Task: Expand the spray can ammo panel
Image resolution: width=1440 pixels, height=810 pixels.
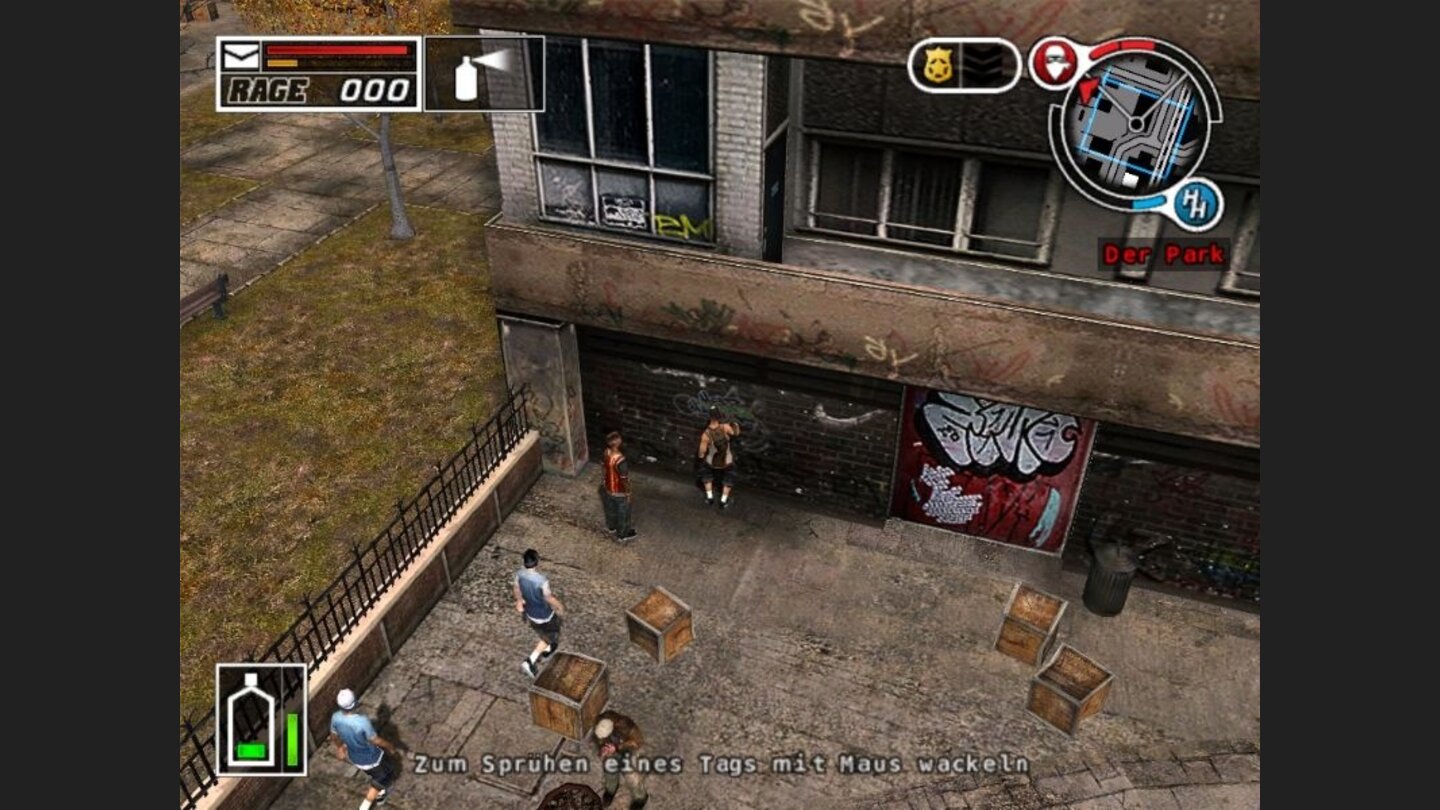Action: tap(482, 72)
